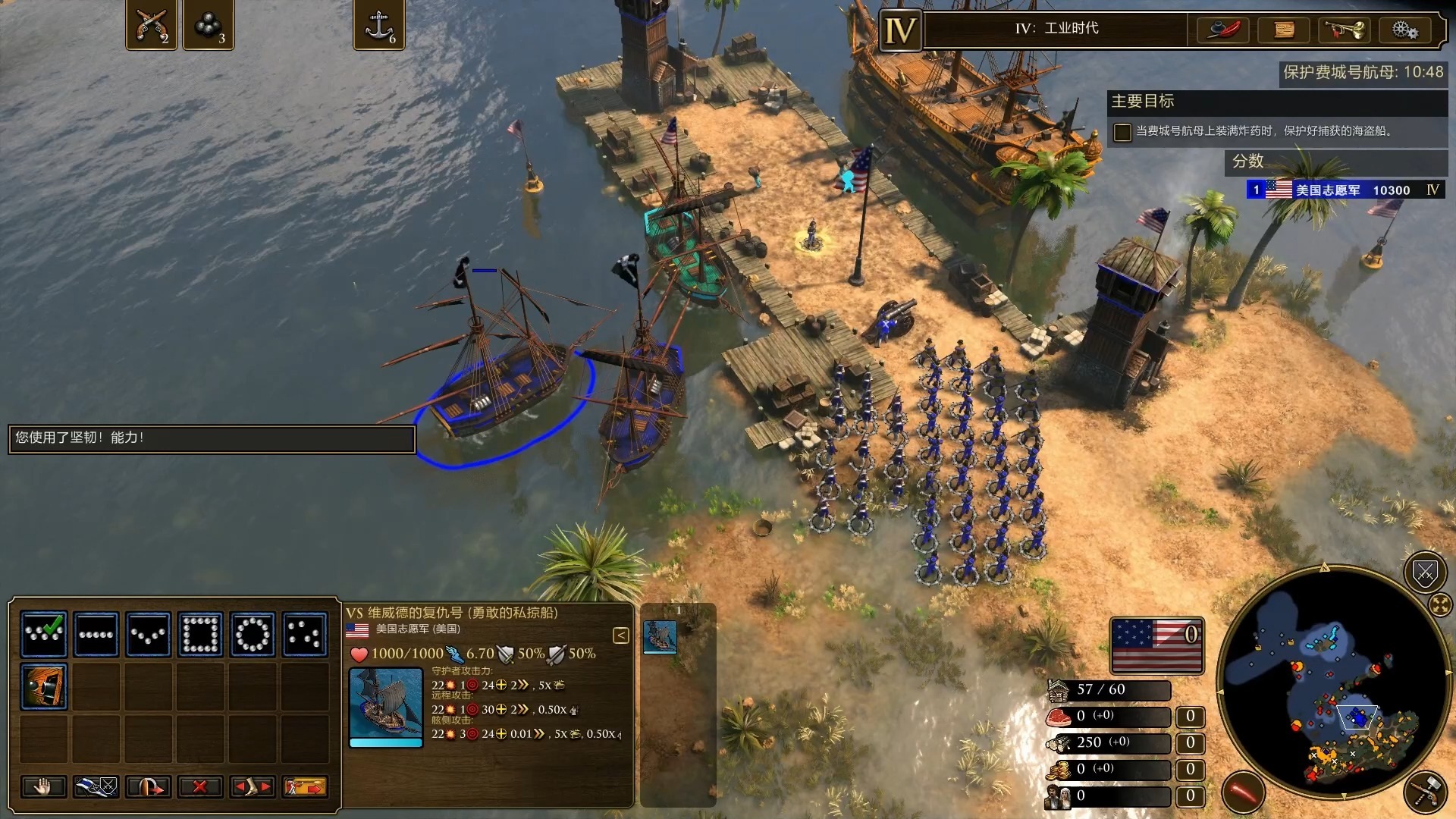Choose the V-shaped wedge formation
This screenshot has width=1456, height=819.
pos(149,633)
